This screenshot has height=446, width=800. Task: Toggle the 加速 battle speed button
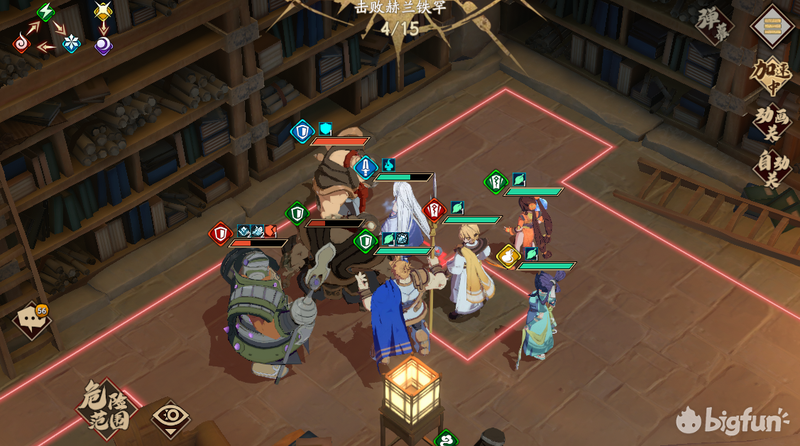click(x=772, y=74)
